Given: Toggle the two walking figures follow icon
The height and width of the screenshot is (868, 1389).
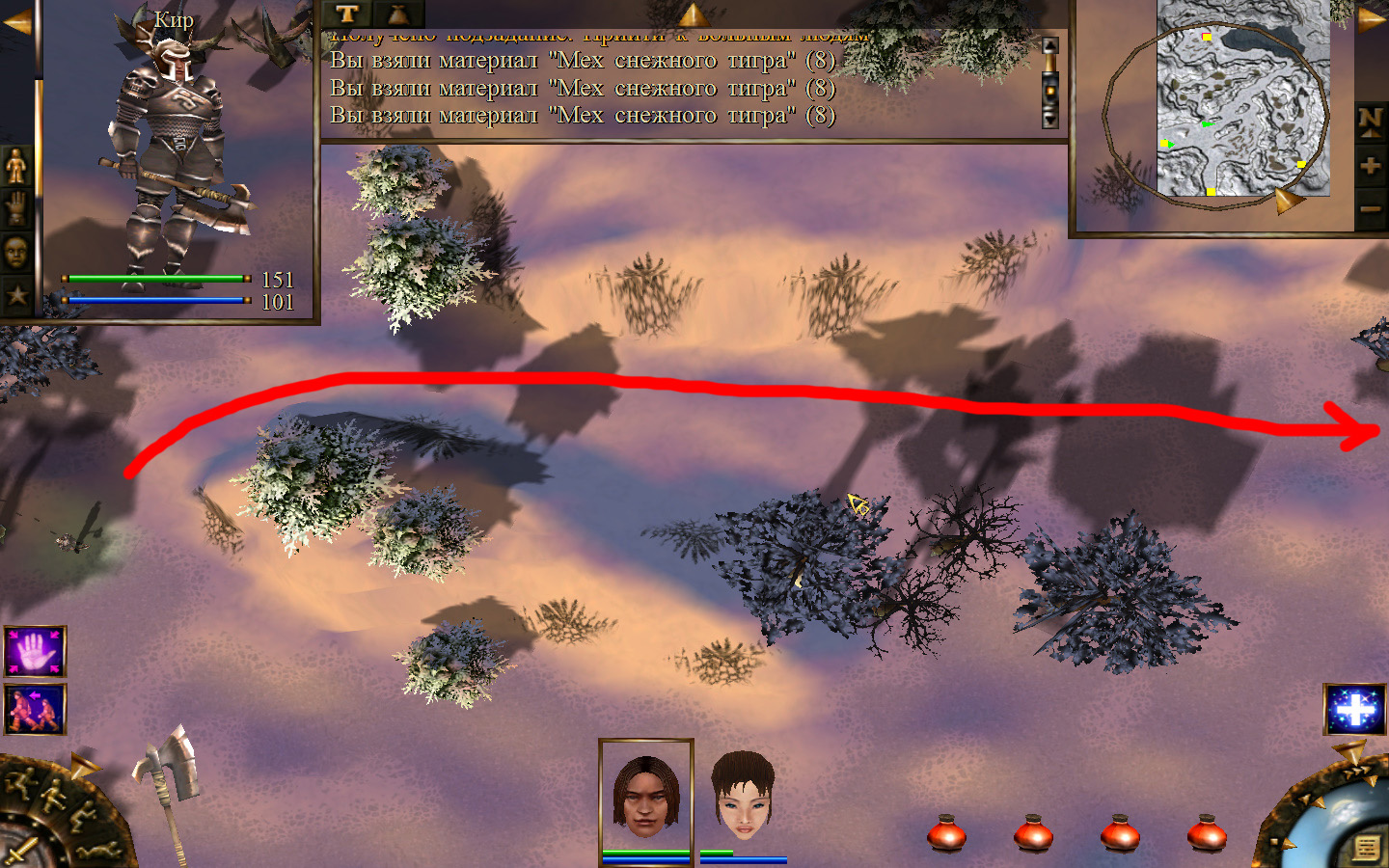Looking at the screenshot, I should click(x=35, y=710).
